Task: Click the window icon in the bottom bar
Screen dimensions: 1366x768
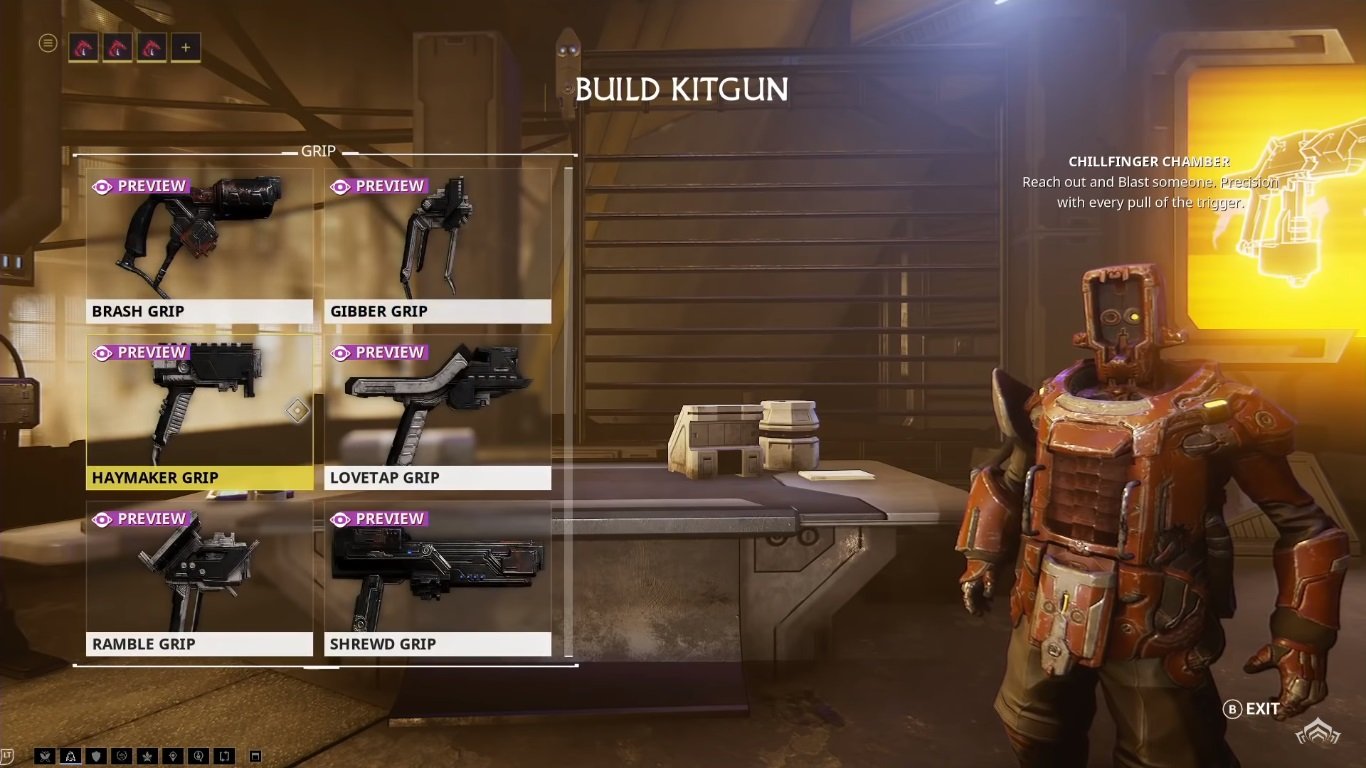Action: point(255,756)
